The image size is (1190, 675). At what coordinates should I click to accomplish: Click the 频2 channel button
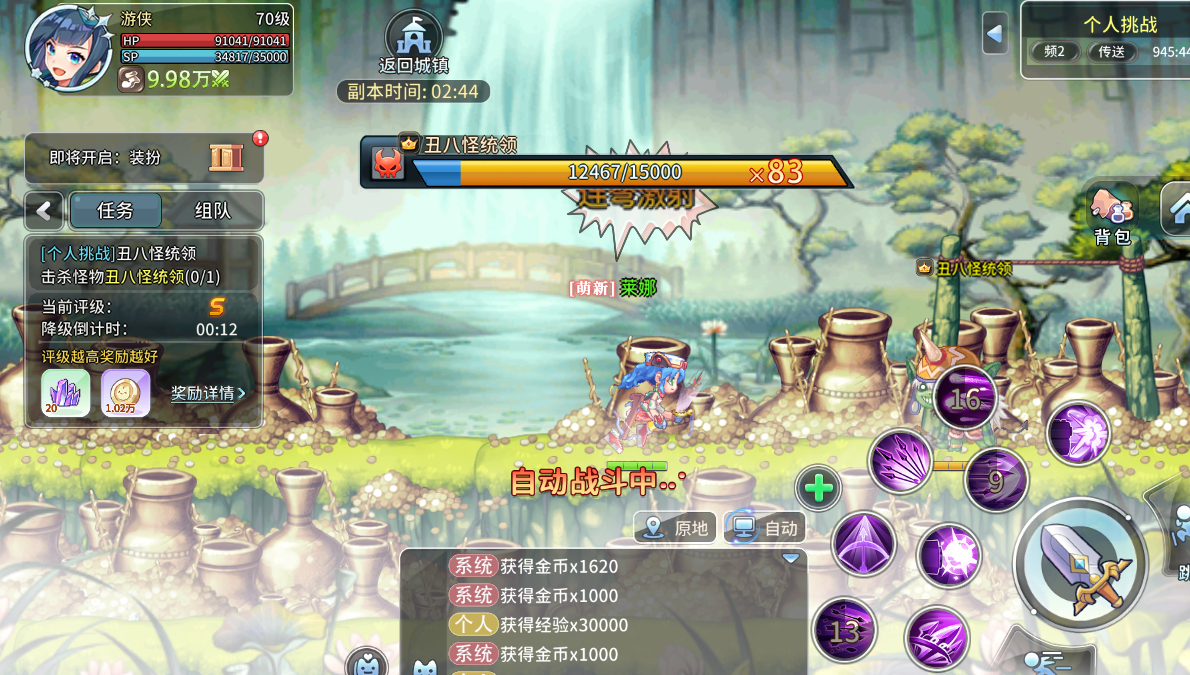click(1054, 52)
